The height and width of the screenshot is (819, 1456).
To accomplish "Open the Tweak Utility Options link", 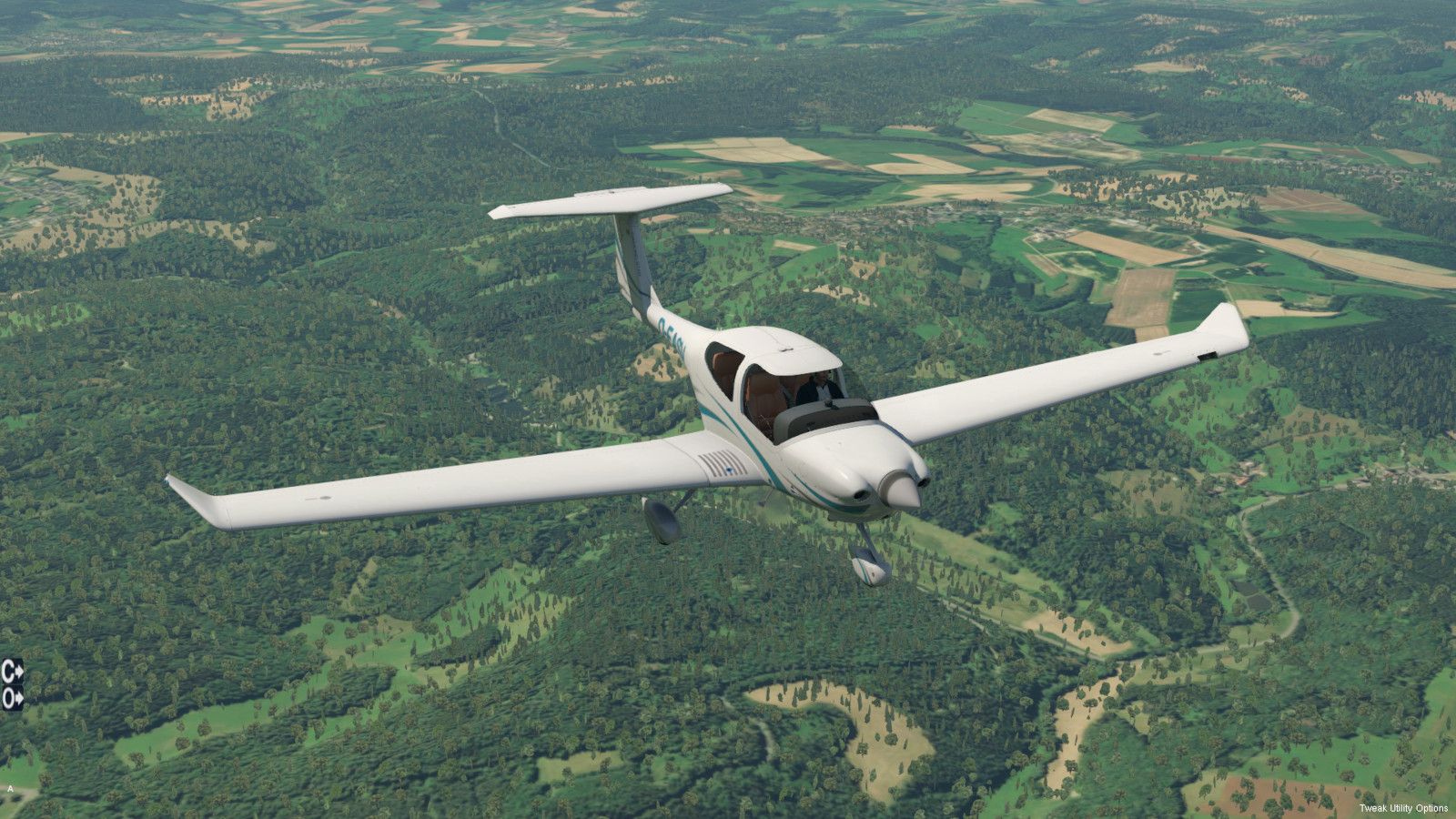I will 1403,808.
